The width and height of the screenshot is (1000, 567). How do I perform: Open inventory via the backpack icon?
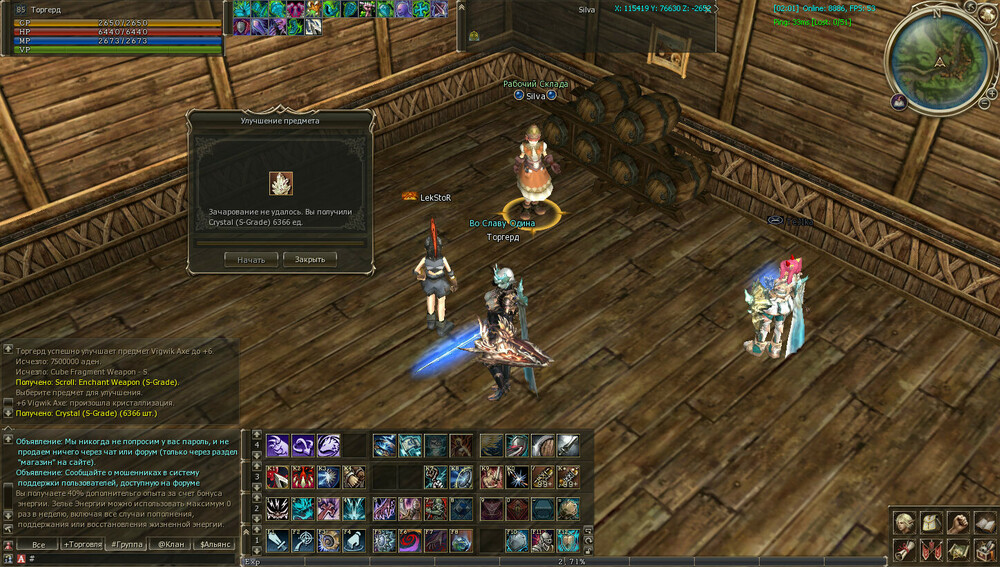[x=931, y=522]
